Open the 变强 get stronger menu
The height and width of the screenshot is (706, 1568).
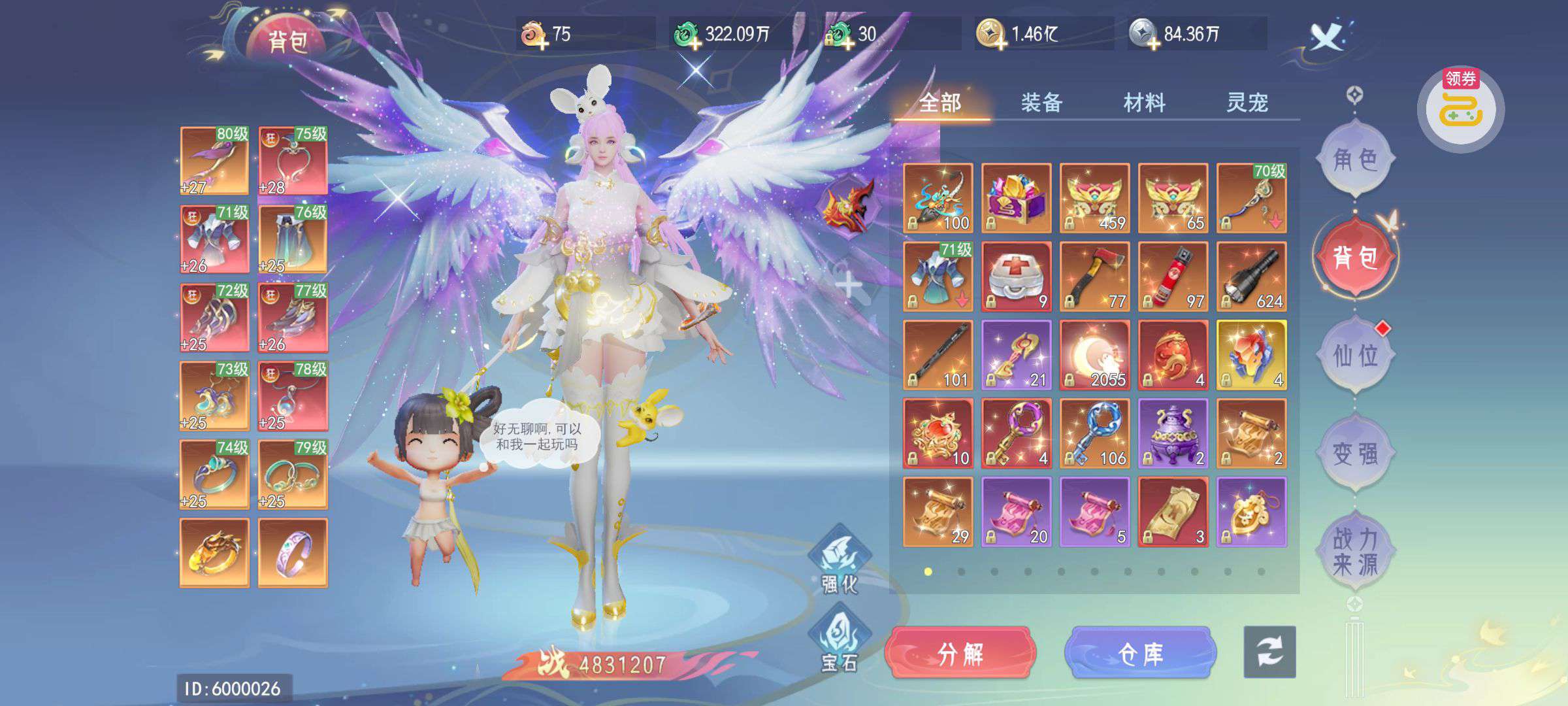[x=1355, y=453]
